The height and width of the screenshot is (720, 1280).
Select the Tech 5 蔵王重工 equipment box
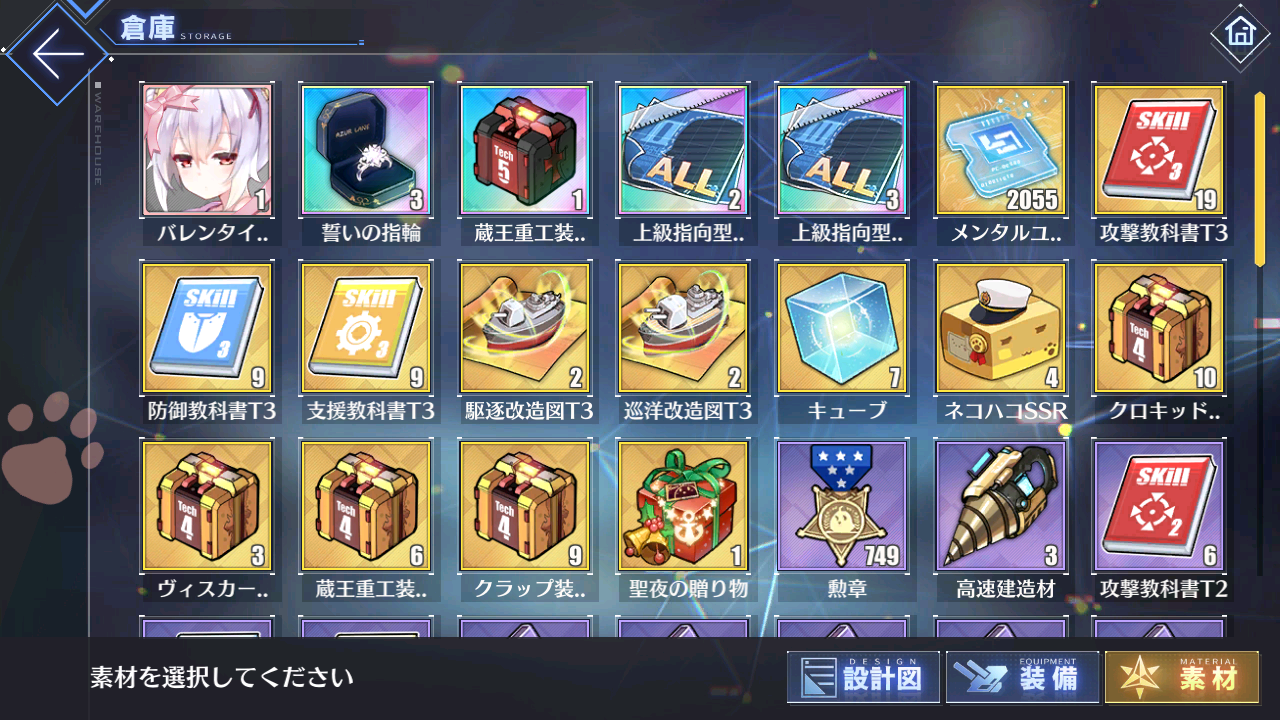pyautogui.click(x=525, y=150)
